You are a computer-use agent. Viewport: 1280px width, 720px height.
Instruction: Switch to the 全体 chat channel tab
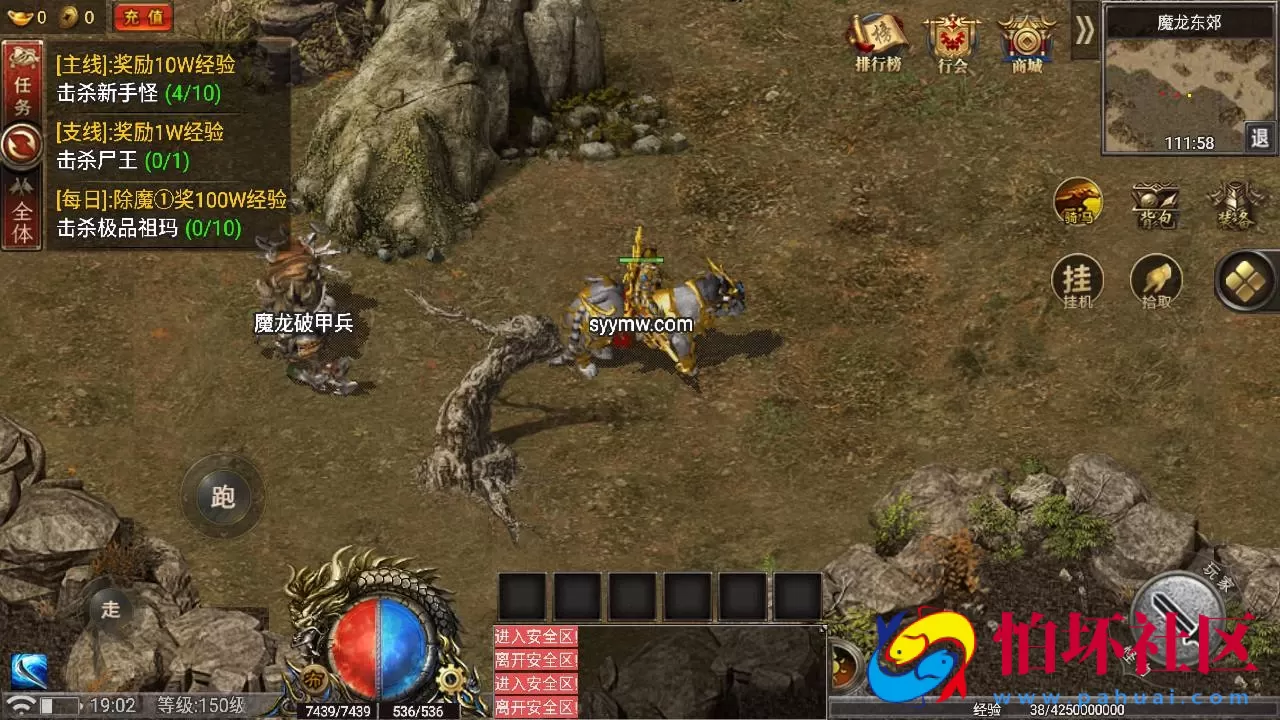(22, 205)
